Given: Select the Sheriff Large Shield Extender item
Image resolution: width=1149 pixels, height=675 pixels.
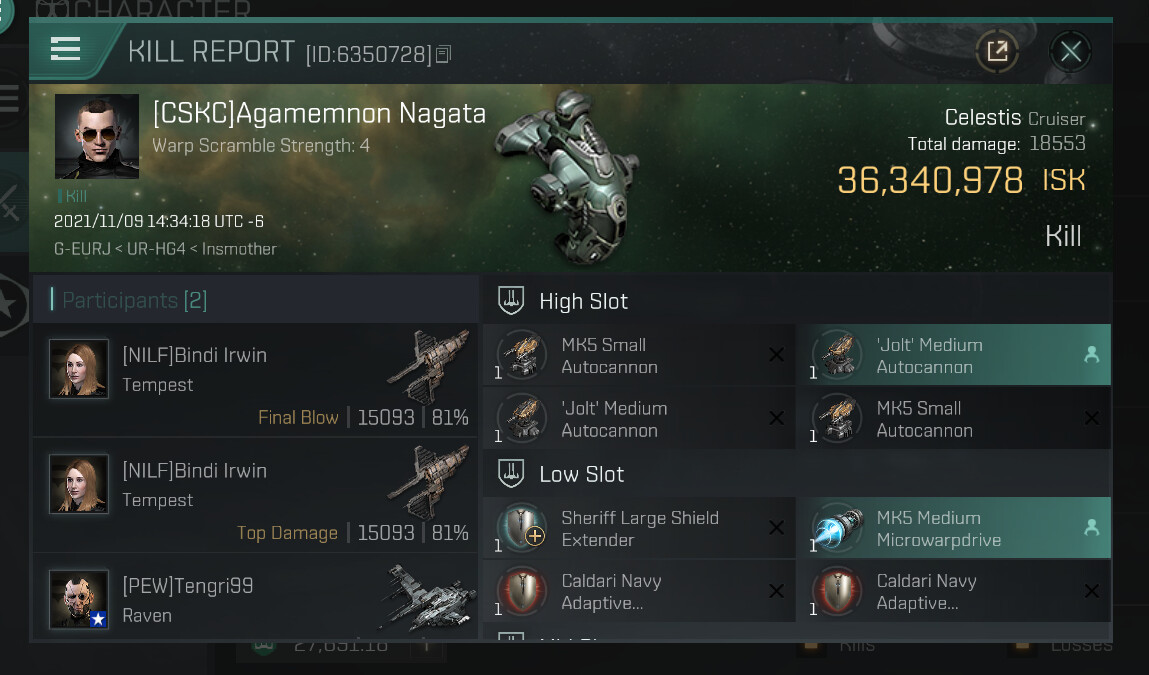Looking at the screenshot, I should 640,529.
